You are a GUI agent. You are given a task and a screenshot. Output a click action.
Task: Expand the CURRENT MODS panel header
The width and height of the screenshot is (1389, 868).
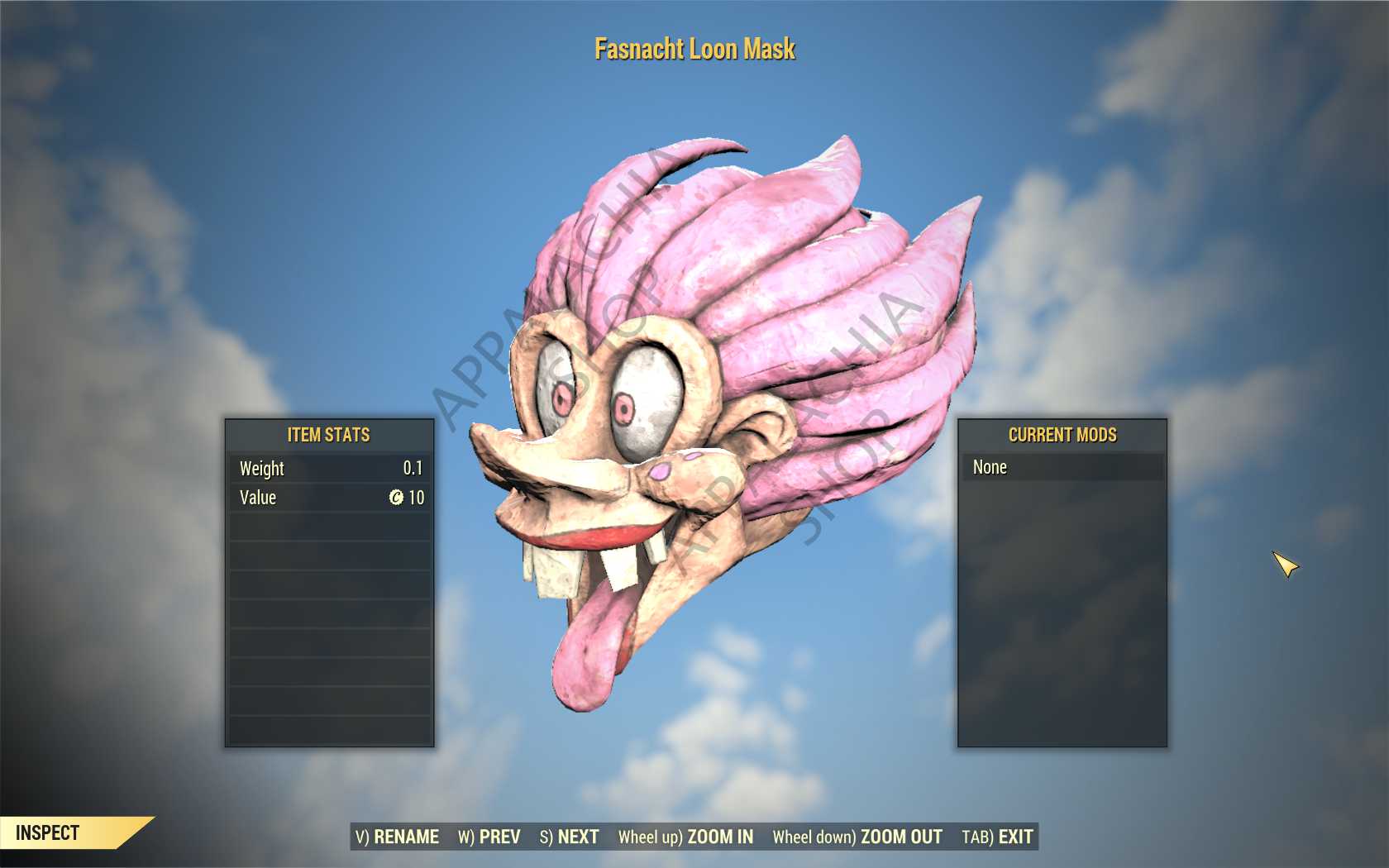tap(1062, 435)
